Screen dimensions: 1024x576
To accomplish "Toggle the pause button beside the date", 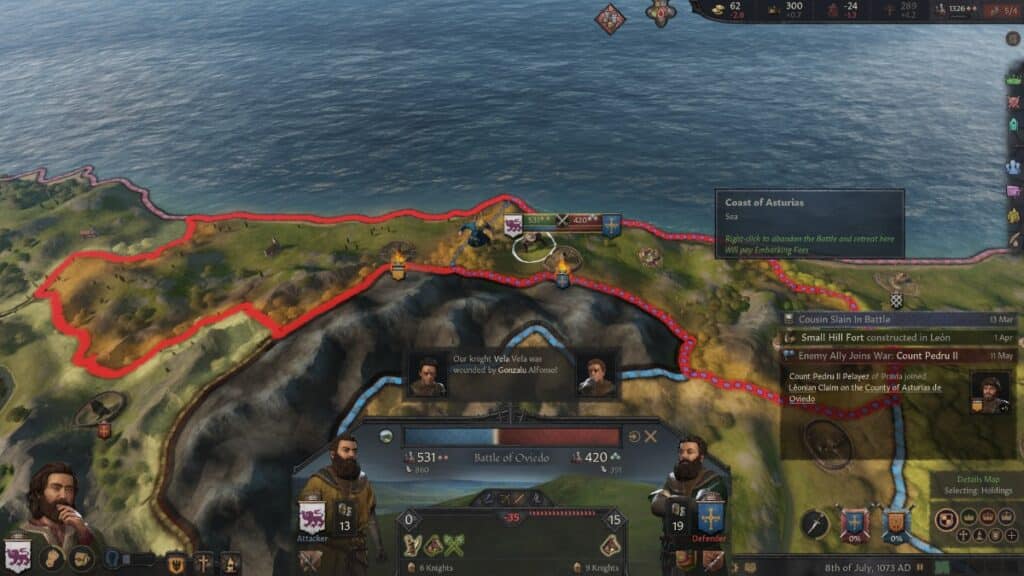I will [920, 565].
